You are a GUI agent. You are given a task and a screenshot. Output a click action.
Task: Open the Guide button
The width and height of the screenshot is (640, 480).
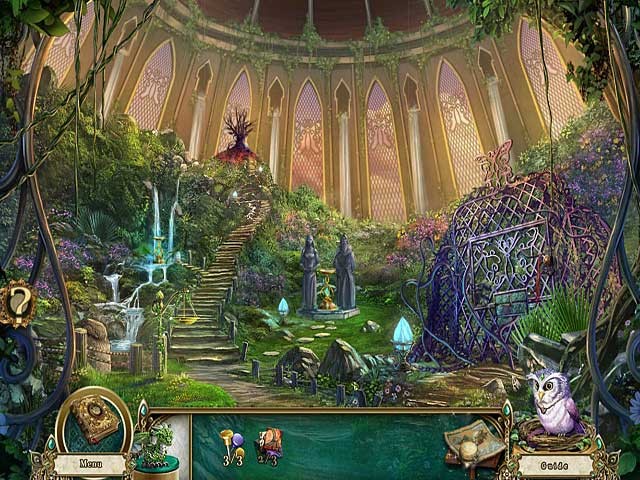554,465
